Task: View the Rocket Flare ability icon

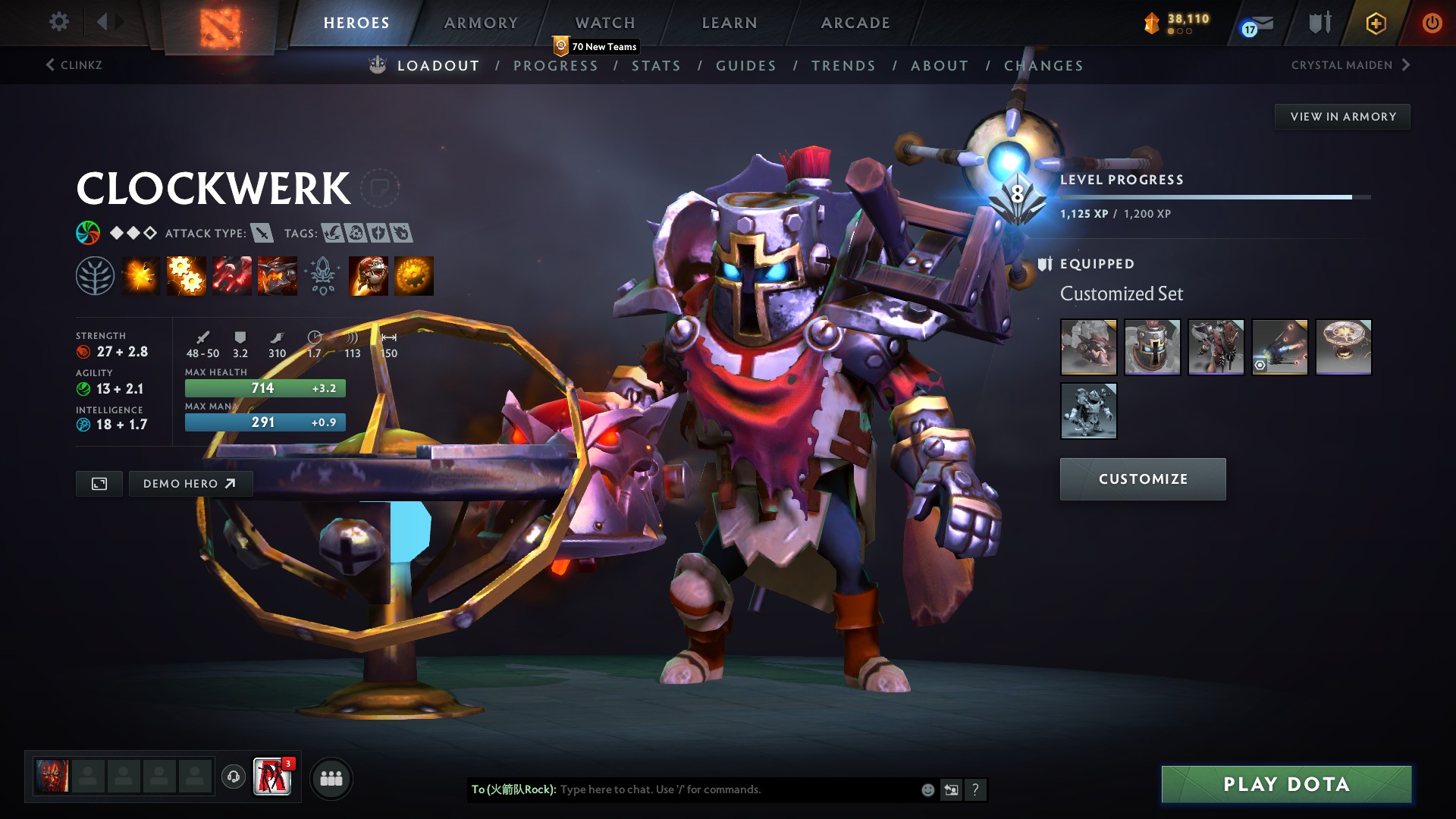Action: point(233,275)
